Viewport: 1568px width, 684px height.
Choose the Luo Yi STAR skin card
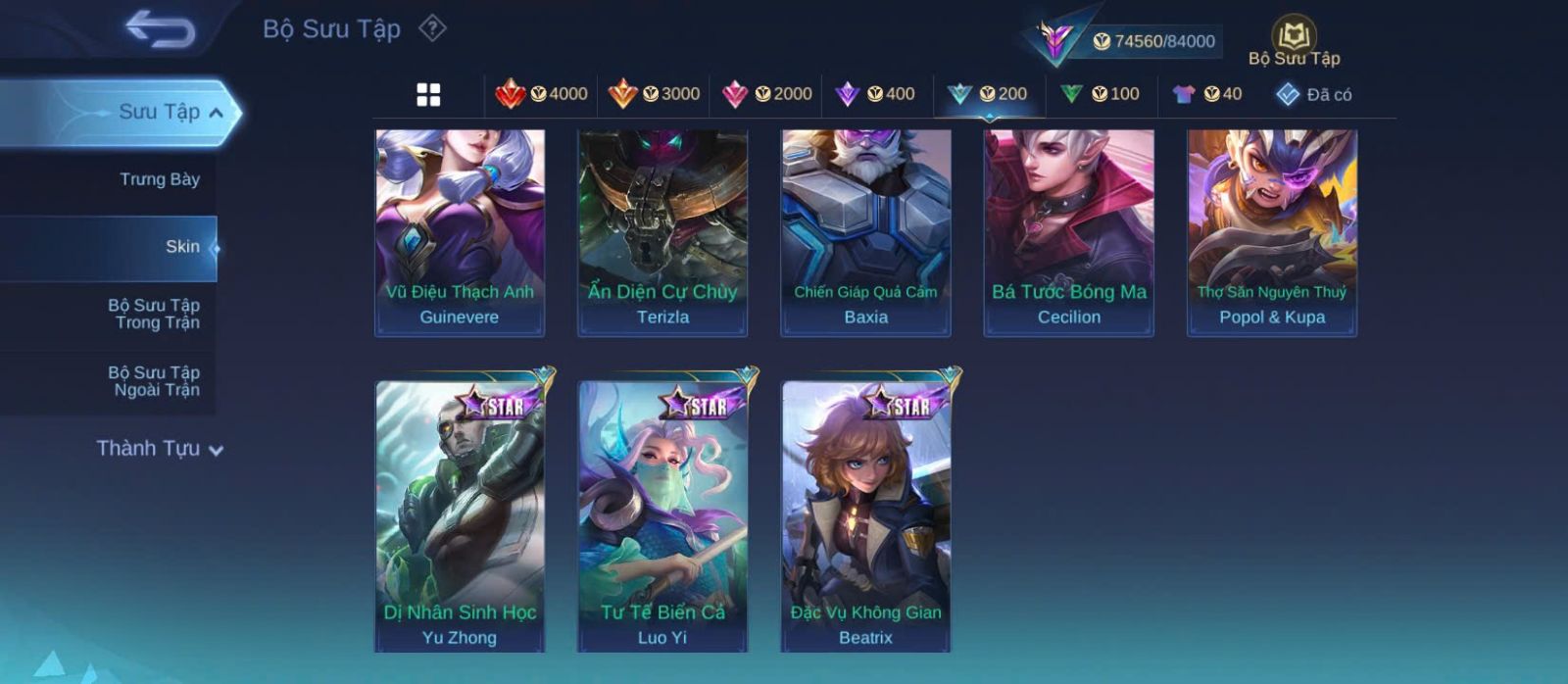point(662,515)
